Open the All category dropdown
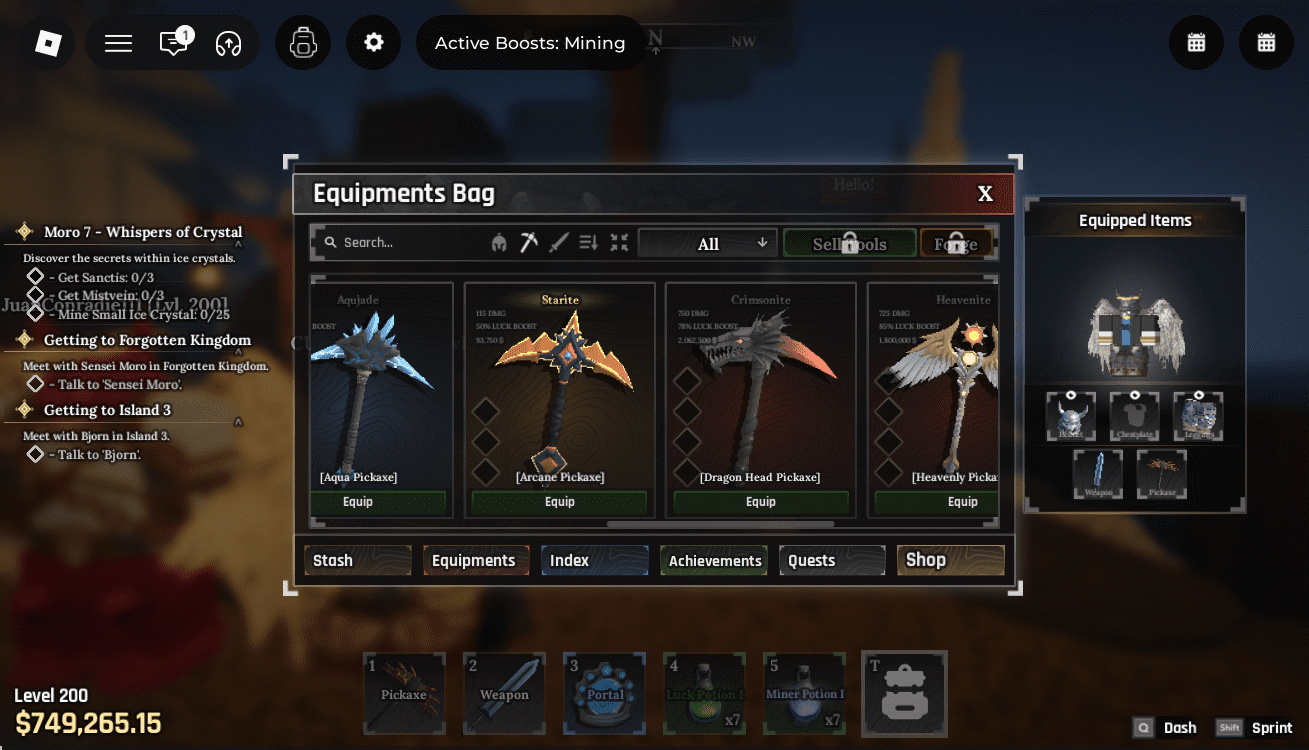The image size is (1309, 750). point(707,242)
